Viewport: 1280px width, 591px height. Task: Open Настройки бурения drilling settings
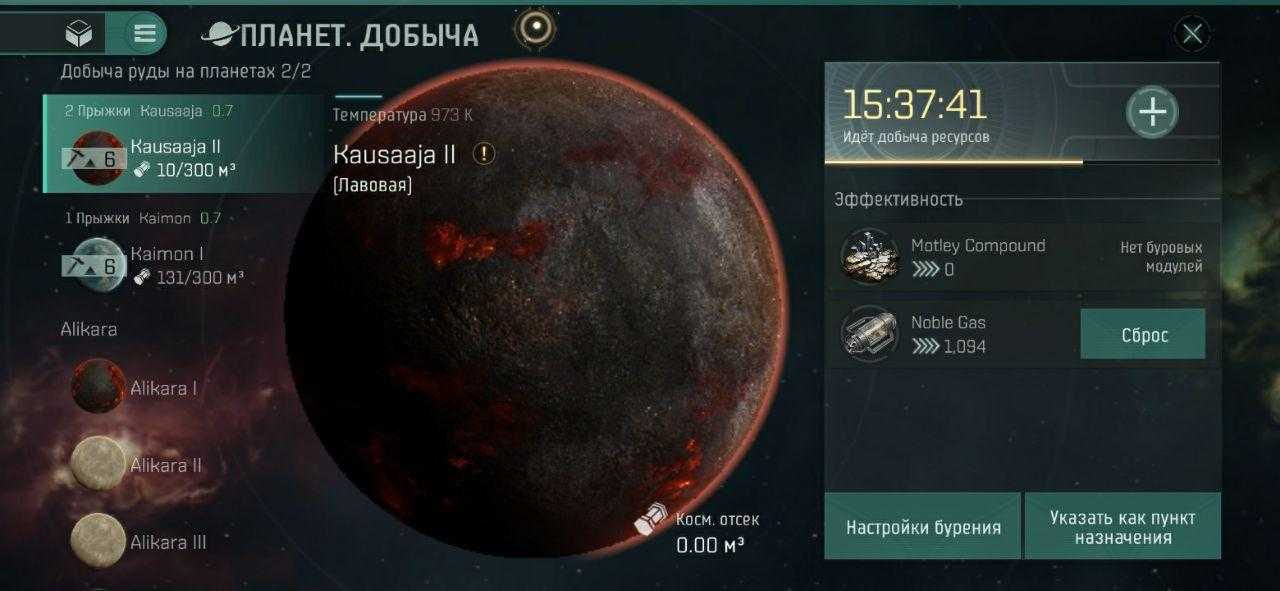(923, 527)
